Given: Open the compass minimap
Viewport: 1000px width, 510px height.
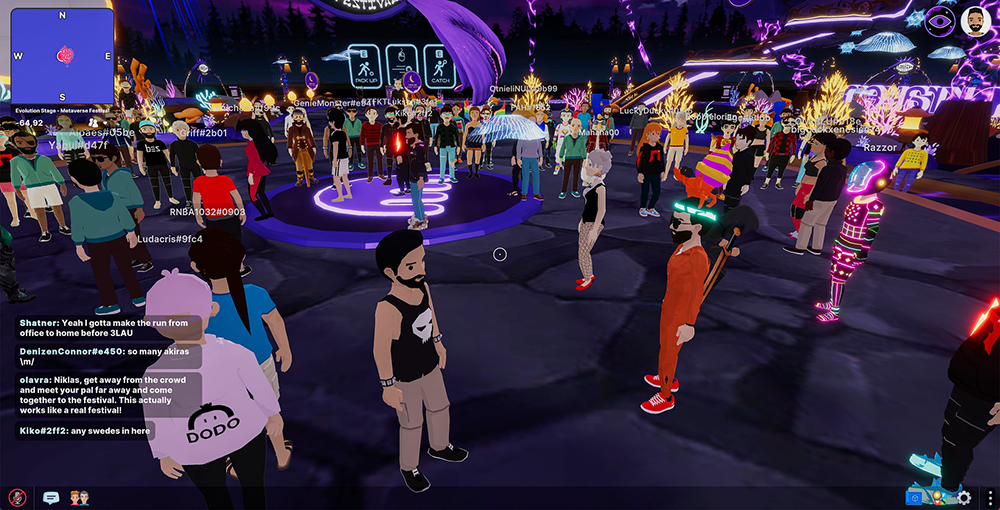Looking at the screenshot, I should coord(62,56).
